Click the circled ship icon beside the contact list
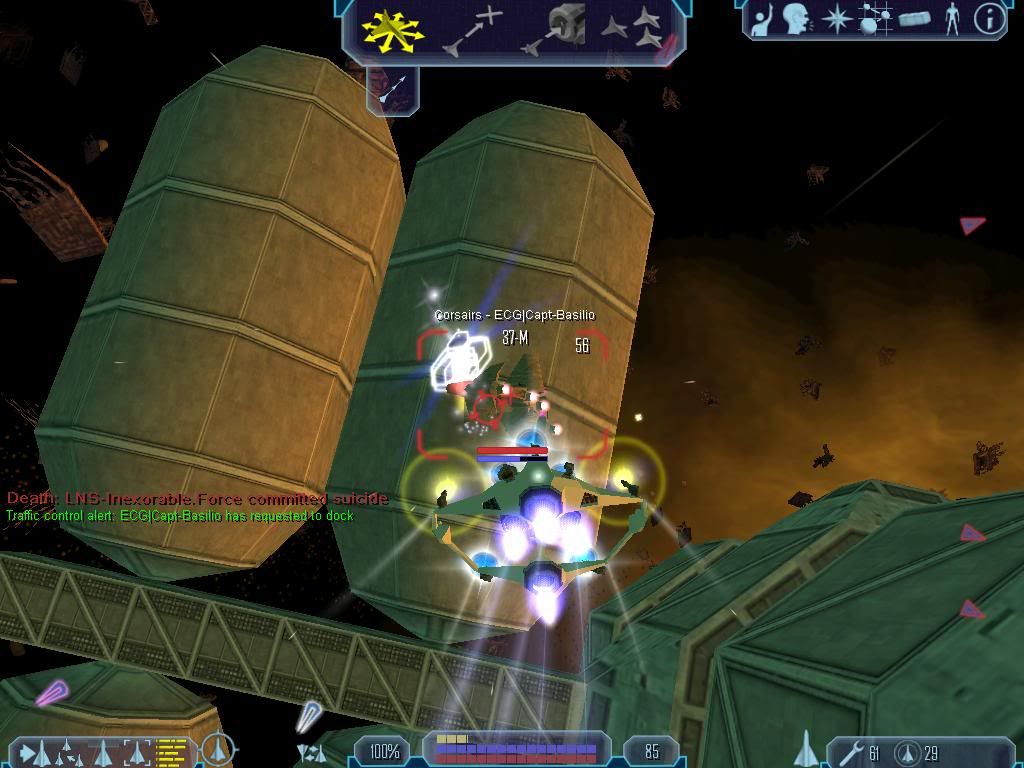1024x768 pixels. coord(216,748)
